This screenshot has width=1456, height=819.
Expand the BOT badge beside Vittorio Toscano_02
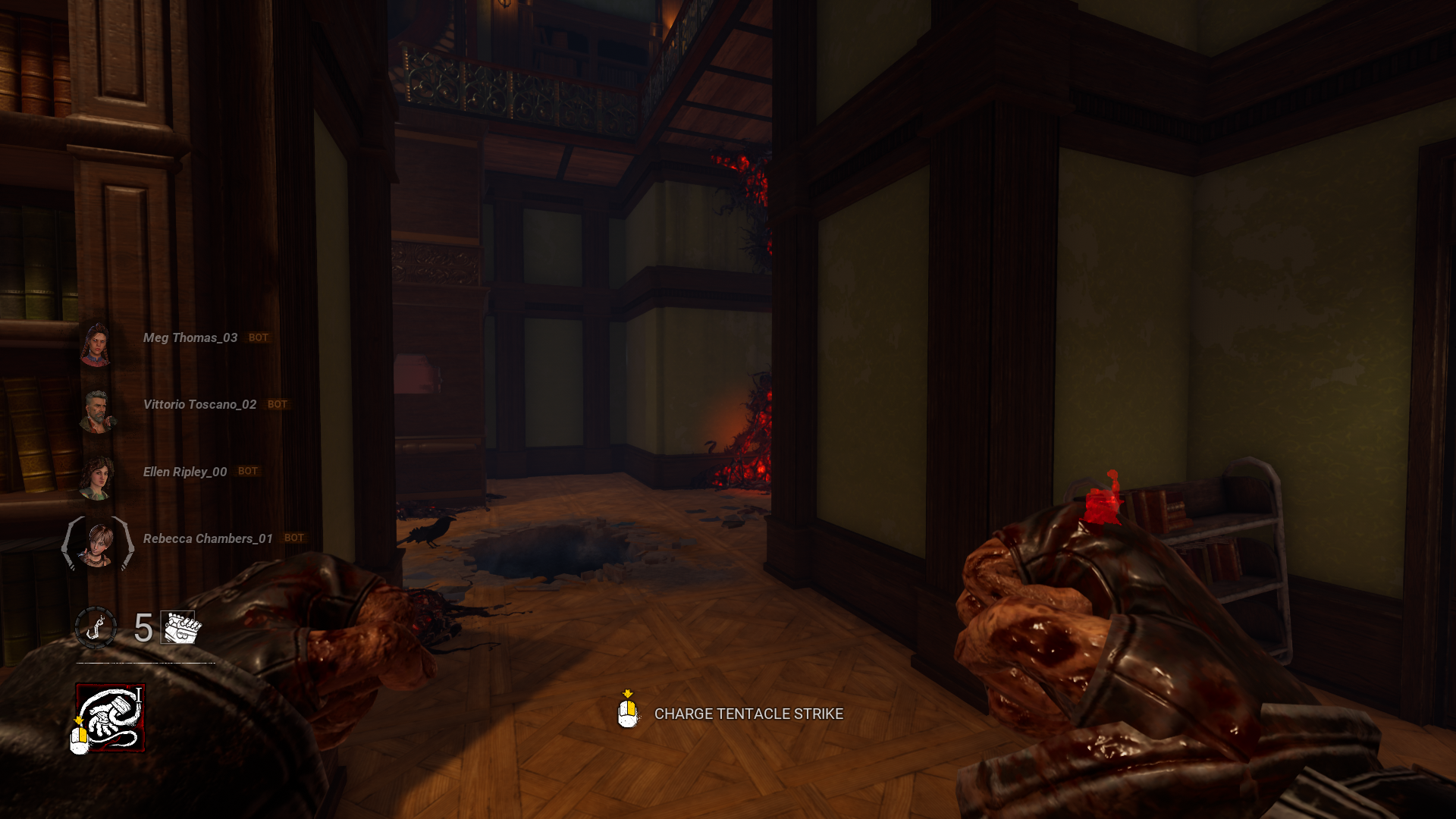276,404
